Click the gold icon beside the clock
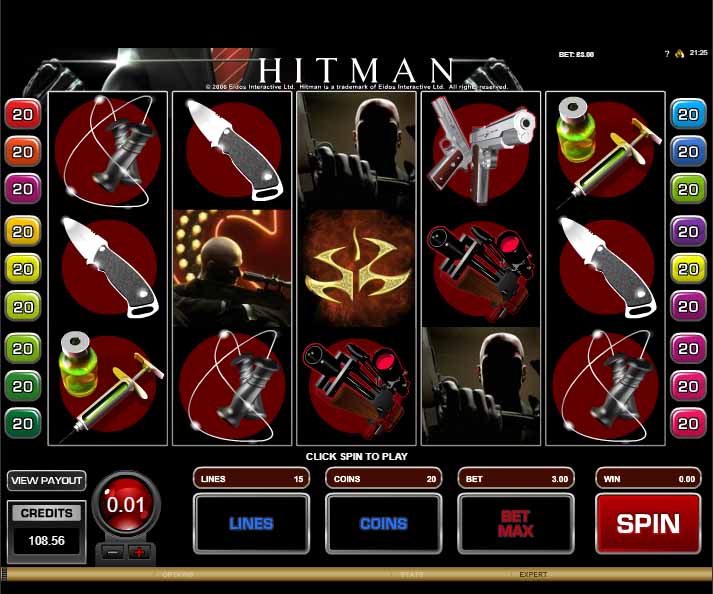Image resolution: width=713 pixels, height=594 pixels. coord(677,53)
